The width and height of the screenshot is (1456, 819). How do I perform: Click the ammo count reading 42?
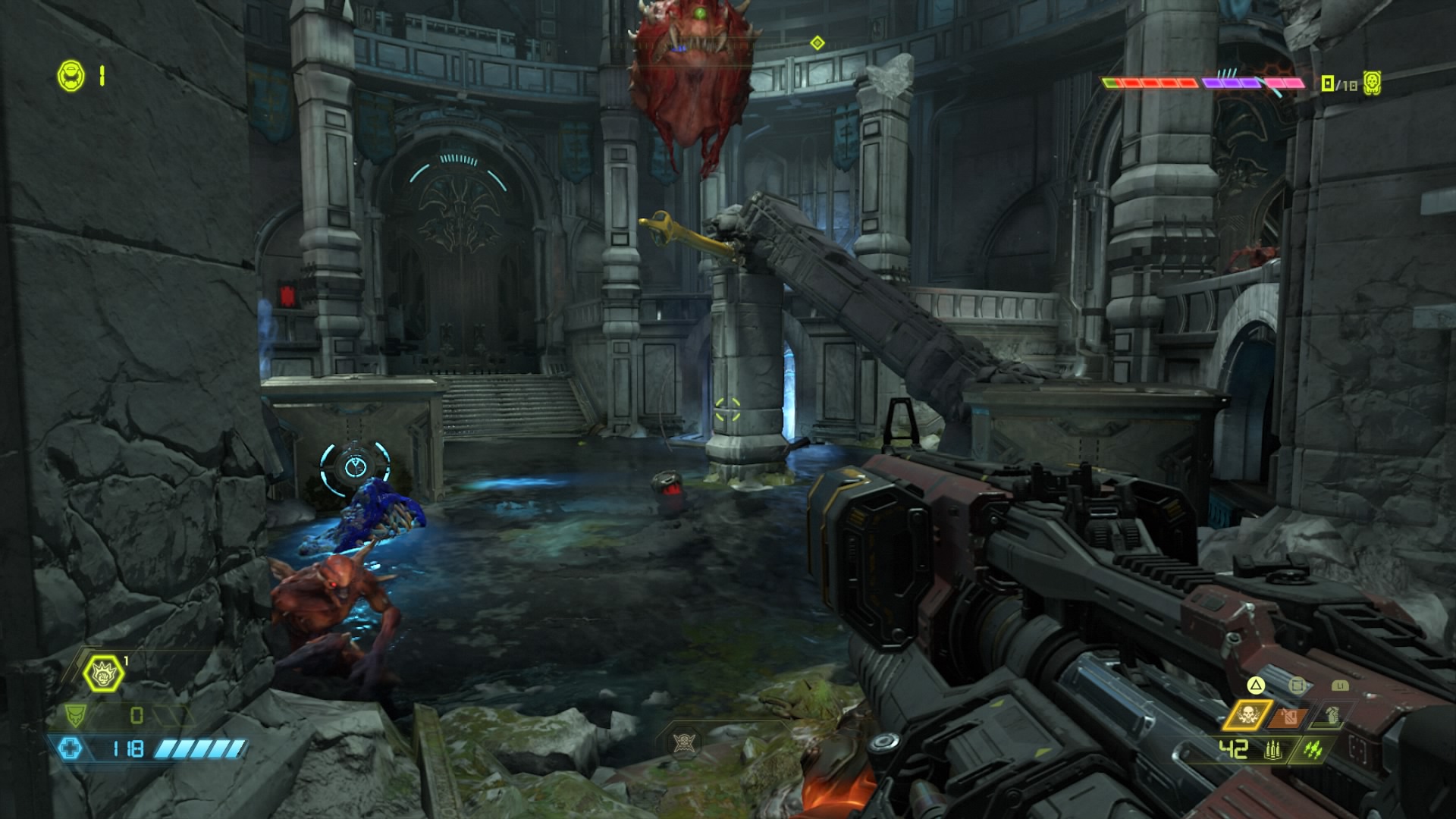(1233, 748)
